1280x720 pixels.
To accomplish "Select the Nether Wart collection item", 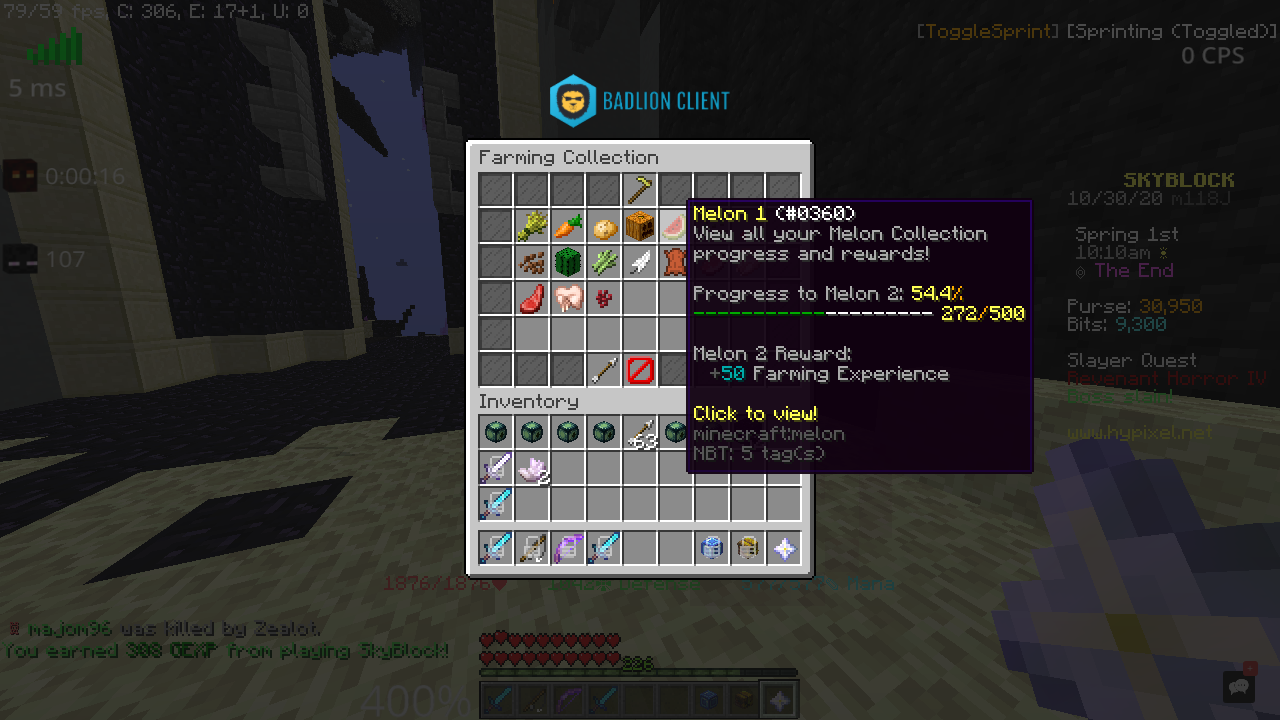I will click(x=605, y=297).
